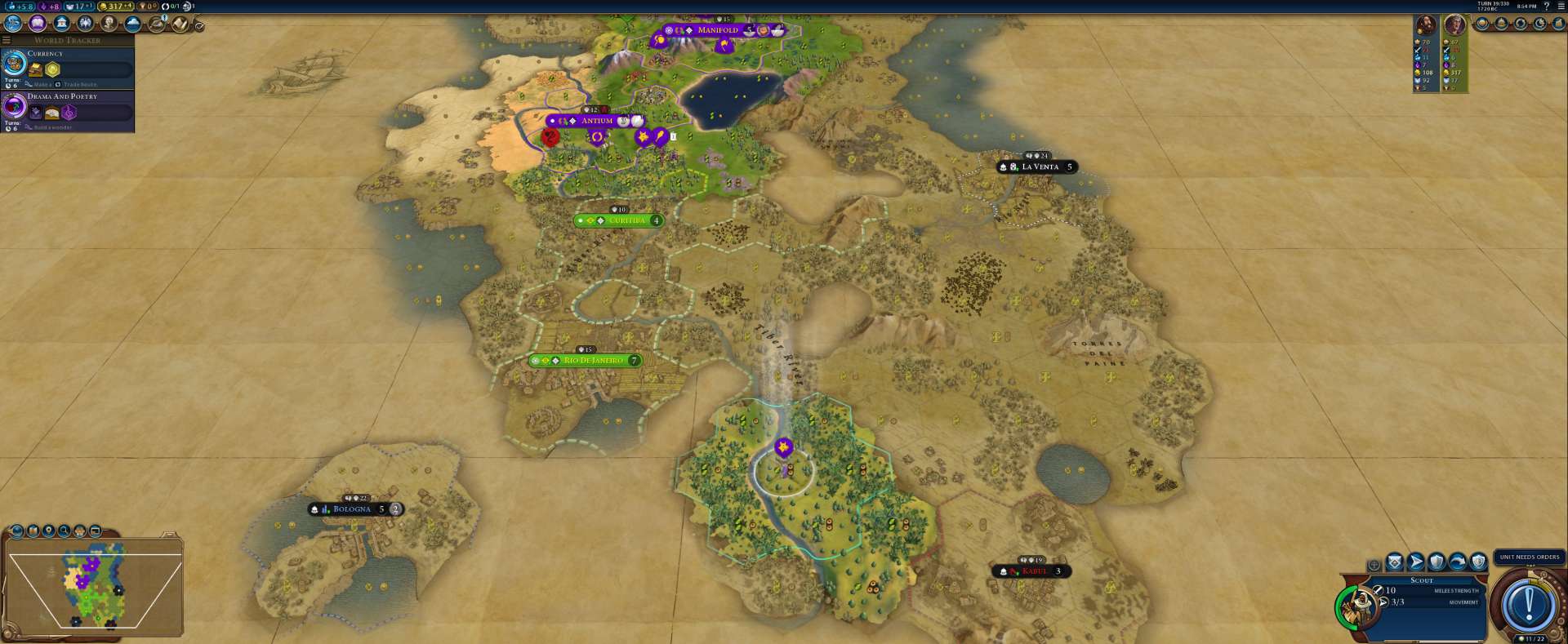The image size is (1568, 644).
Task: Select the Rio de Janeiro city banner
Action: point(593,360)
